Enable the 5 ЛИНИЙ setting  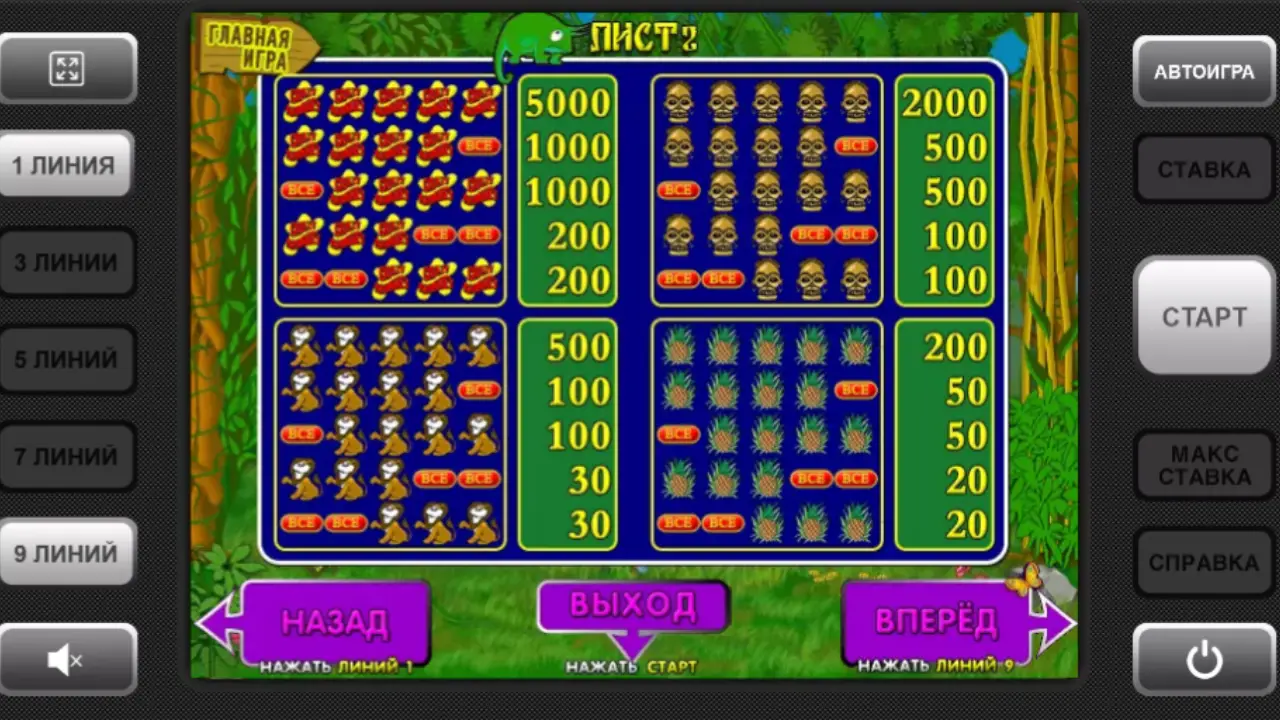(67, 358)
